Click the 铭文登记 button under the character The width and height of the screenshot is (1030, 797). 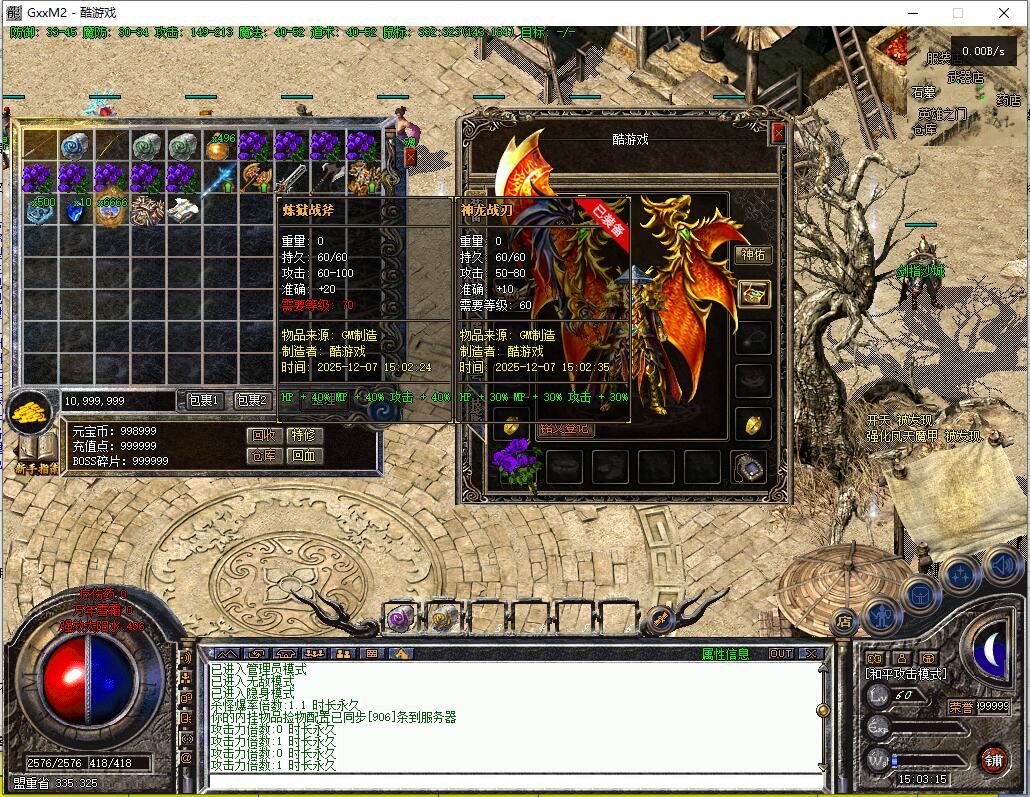pos(564,429)
